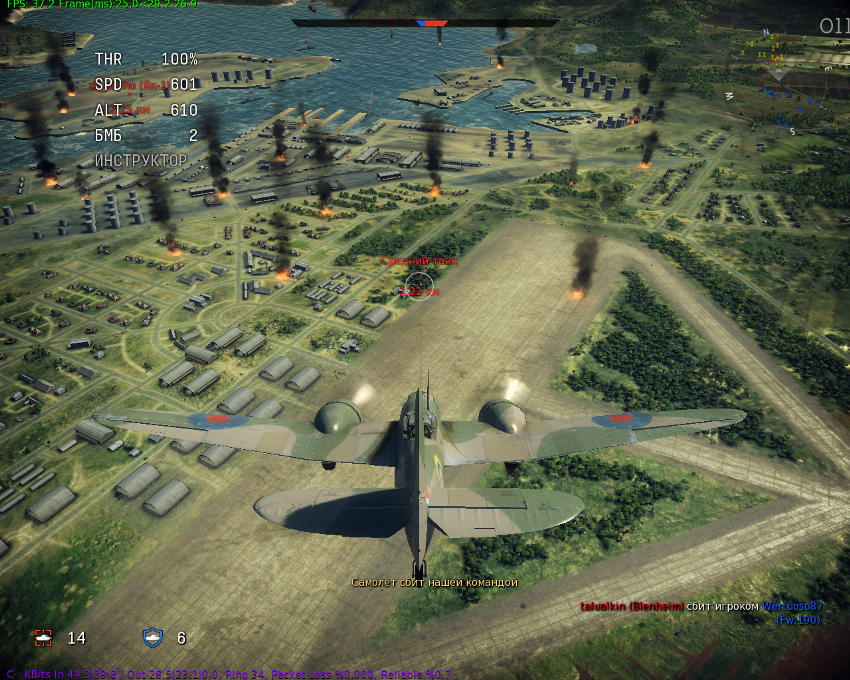
Task: Select the blue shield allied units icon
Action: (152, 637)
